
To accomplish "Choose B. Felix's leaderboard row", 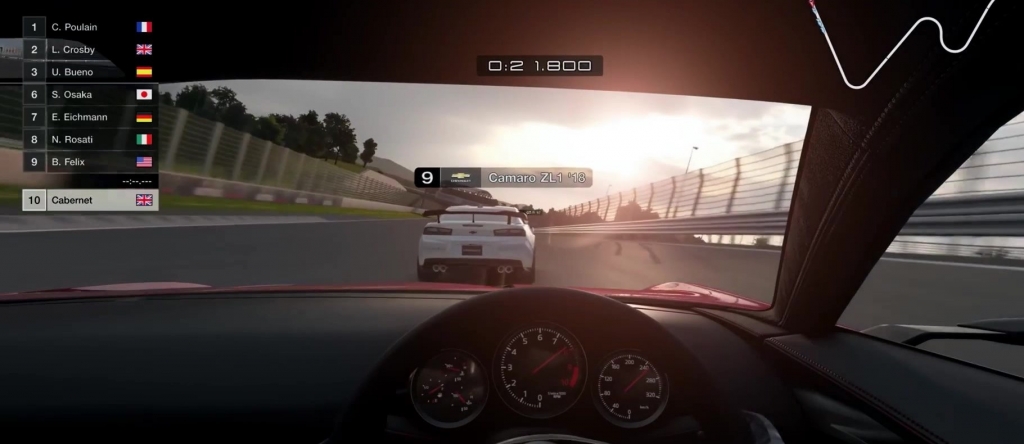I will [x=90, y=162].
